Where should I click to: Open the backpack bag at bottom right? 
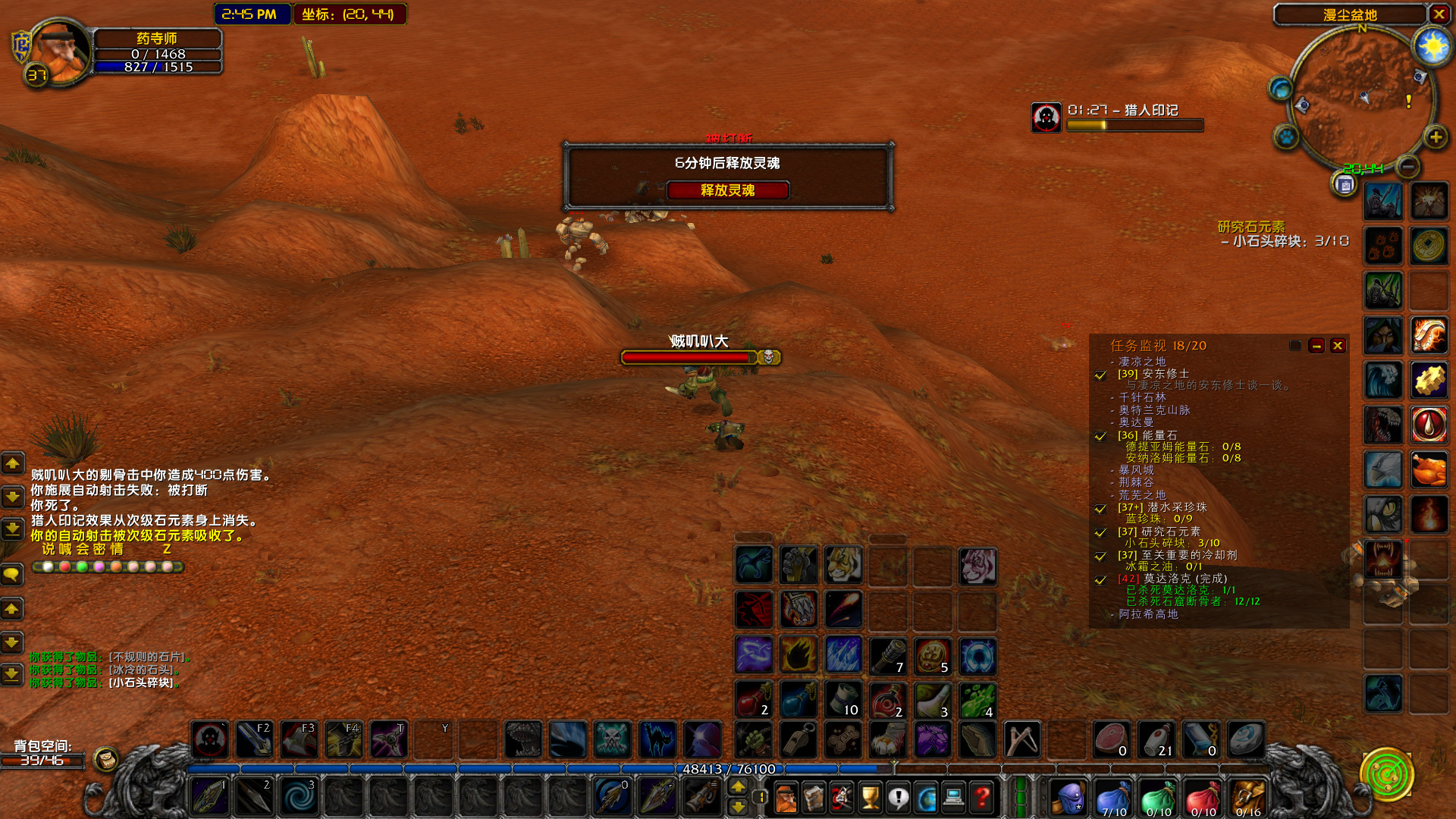coord(1249,798)
